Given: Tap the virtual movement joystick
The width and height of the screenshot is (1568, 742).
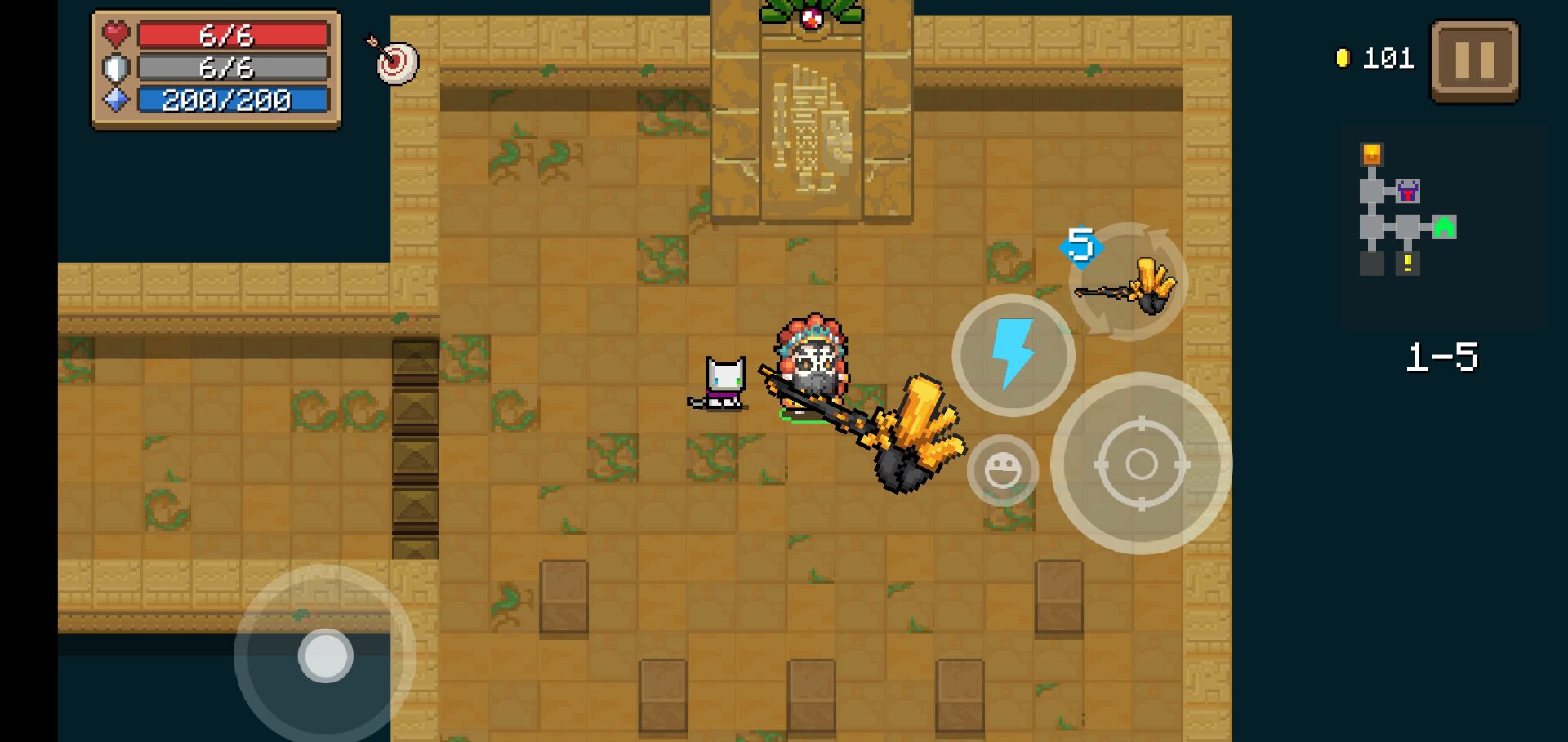Looking at the screenshot, I should [326, 655].
